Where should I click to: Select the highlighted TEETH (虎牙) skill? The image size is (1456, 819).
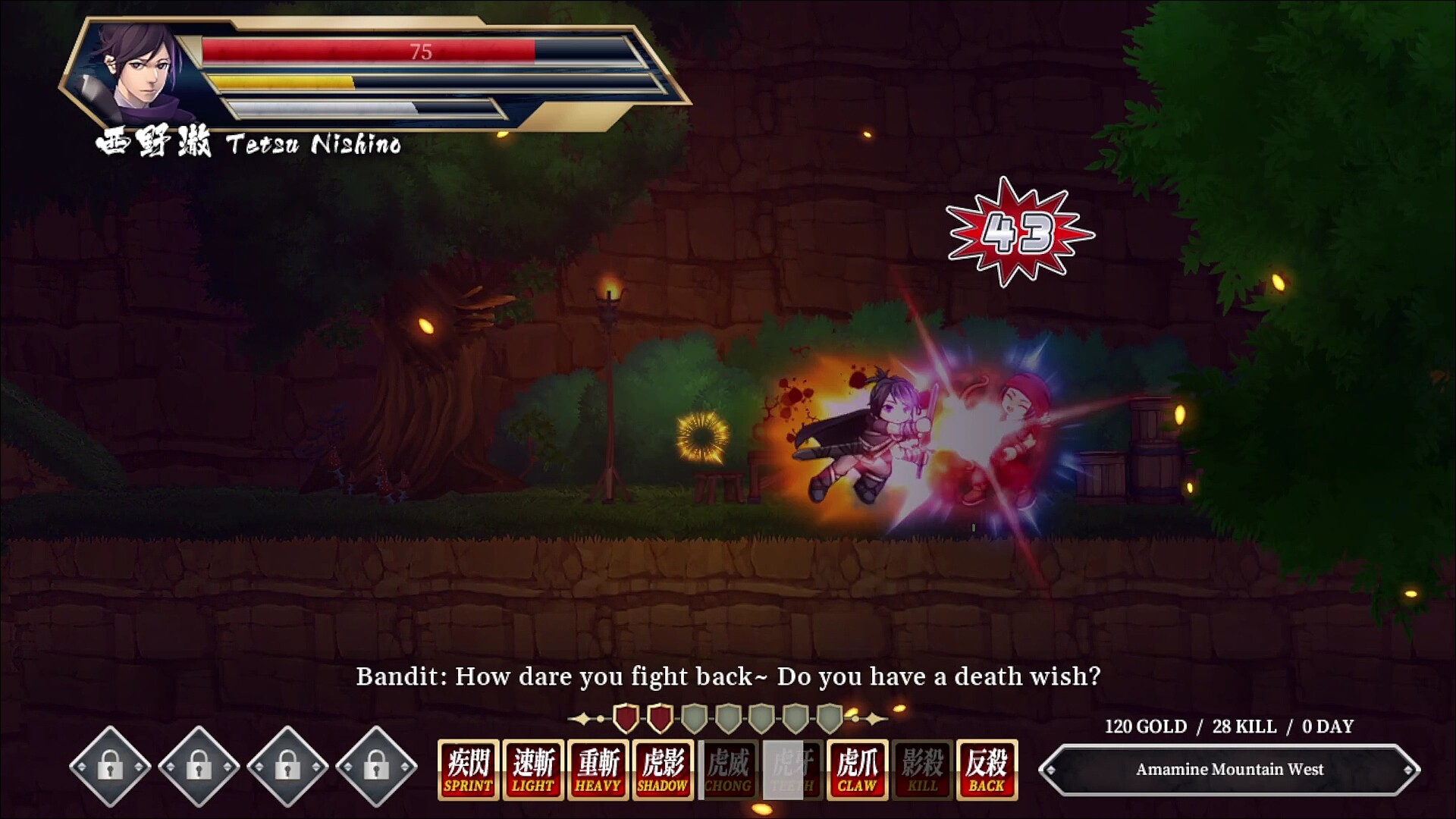coord(790,769)
